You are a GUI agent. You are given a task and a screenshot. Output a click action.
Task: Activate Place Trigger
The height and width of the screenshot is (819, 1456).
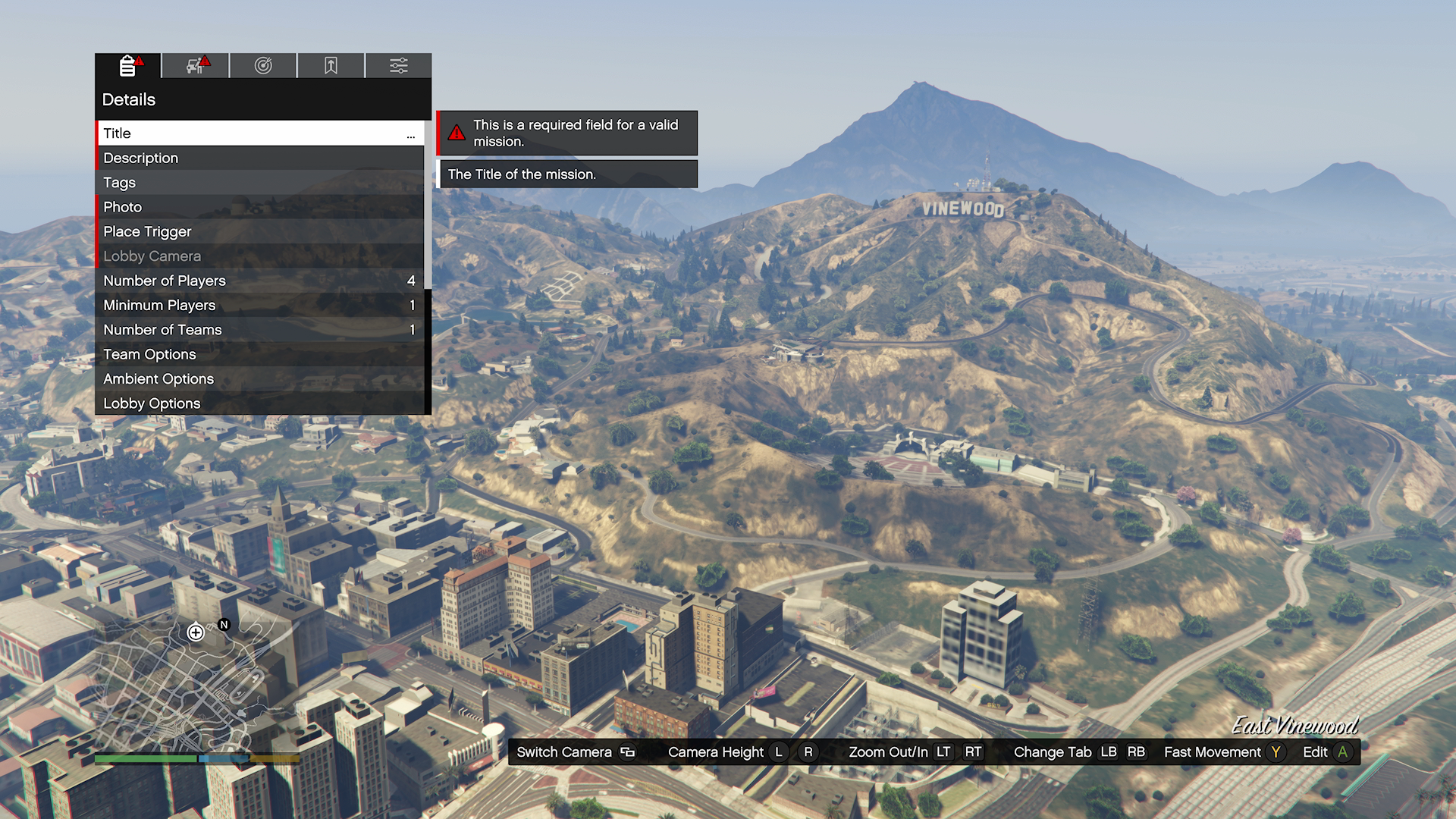[259, 231]
